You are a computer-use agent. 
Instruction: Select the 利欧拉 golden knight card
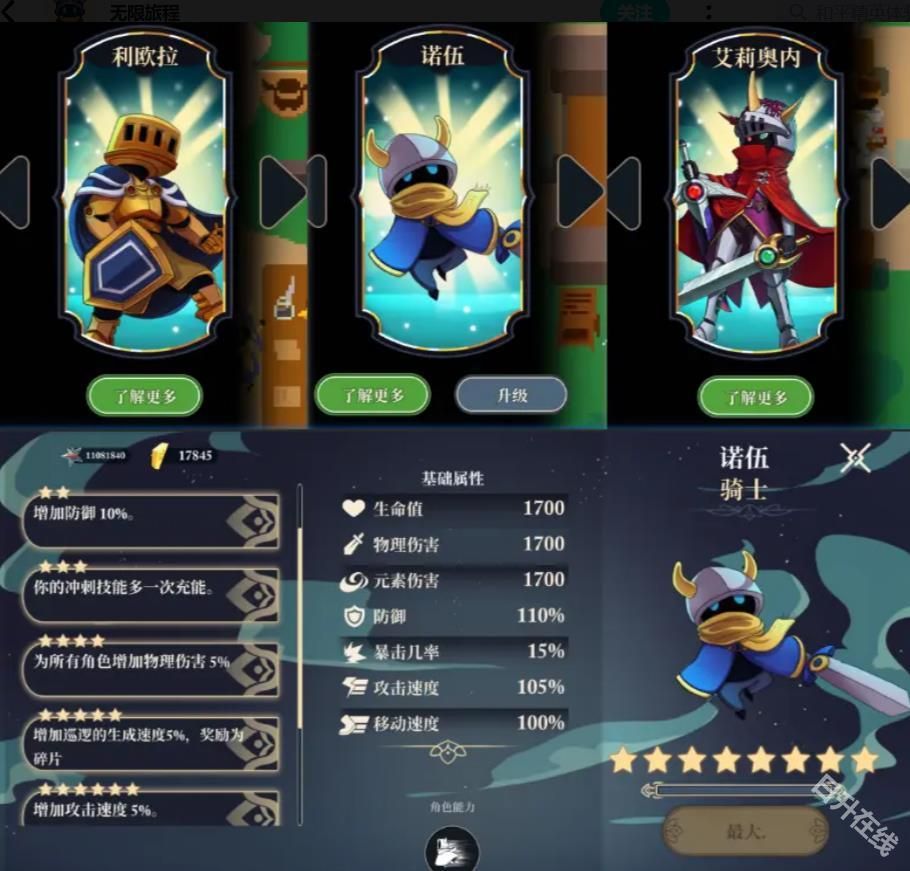(x=144, y=190)
